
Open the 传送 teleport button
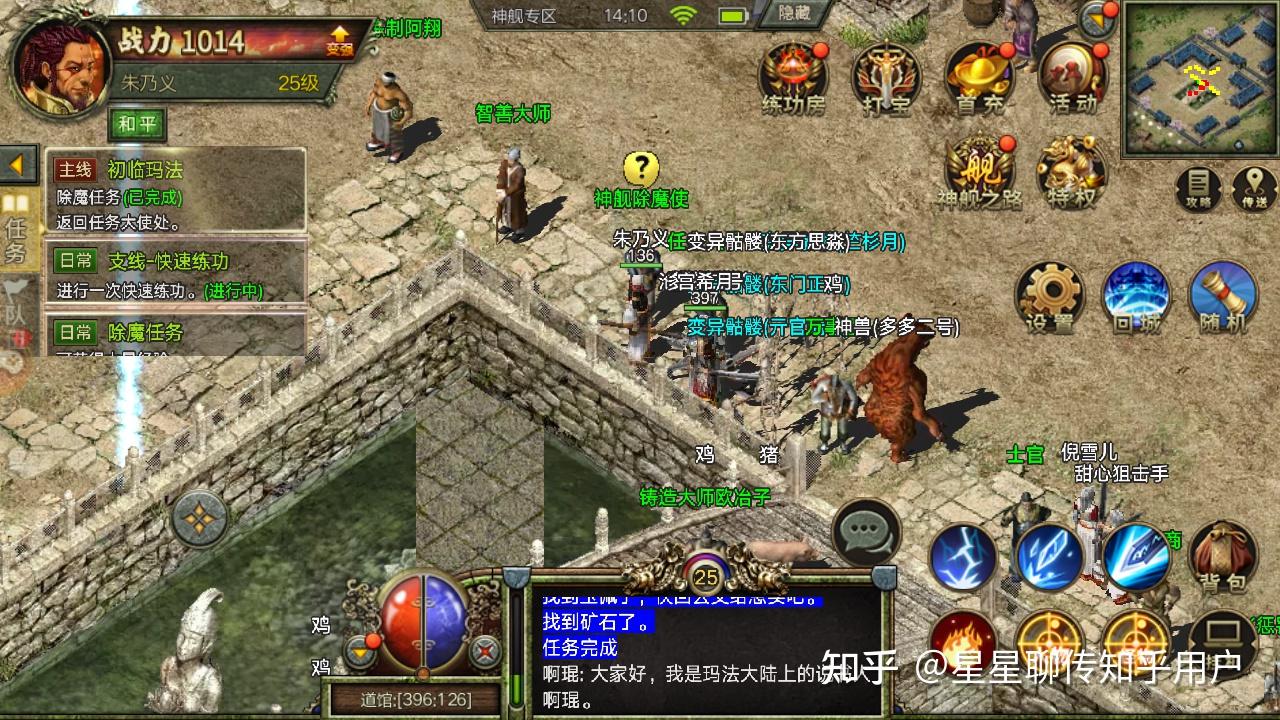(x=1254, y=188)
